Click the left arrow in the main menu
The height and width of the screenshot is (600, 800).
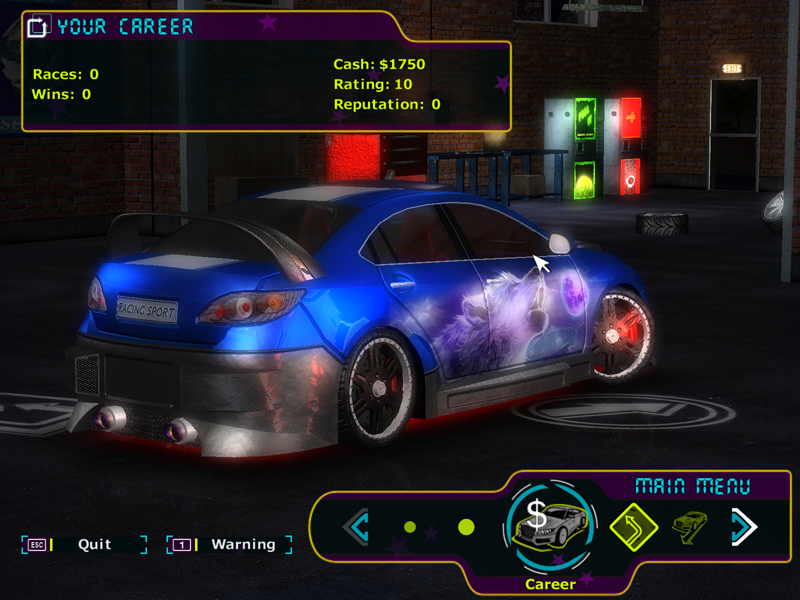357,526
